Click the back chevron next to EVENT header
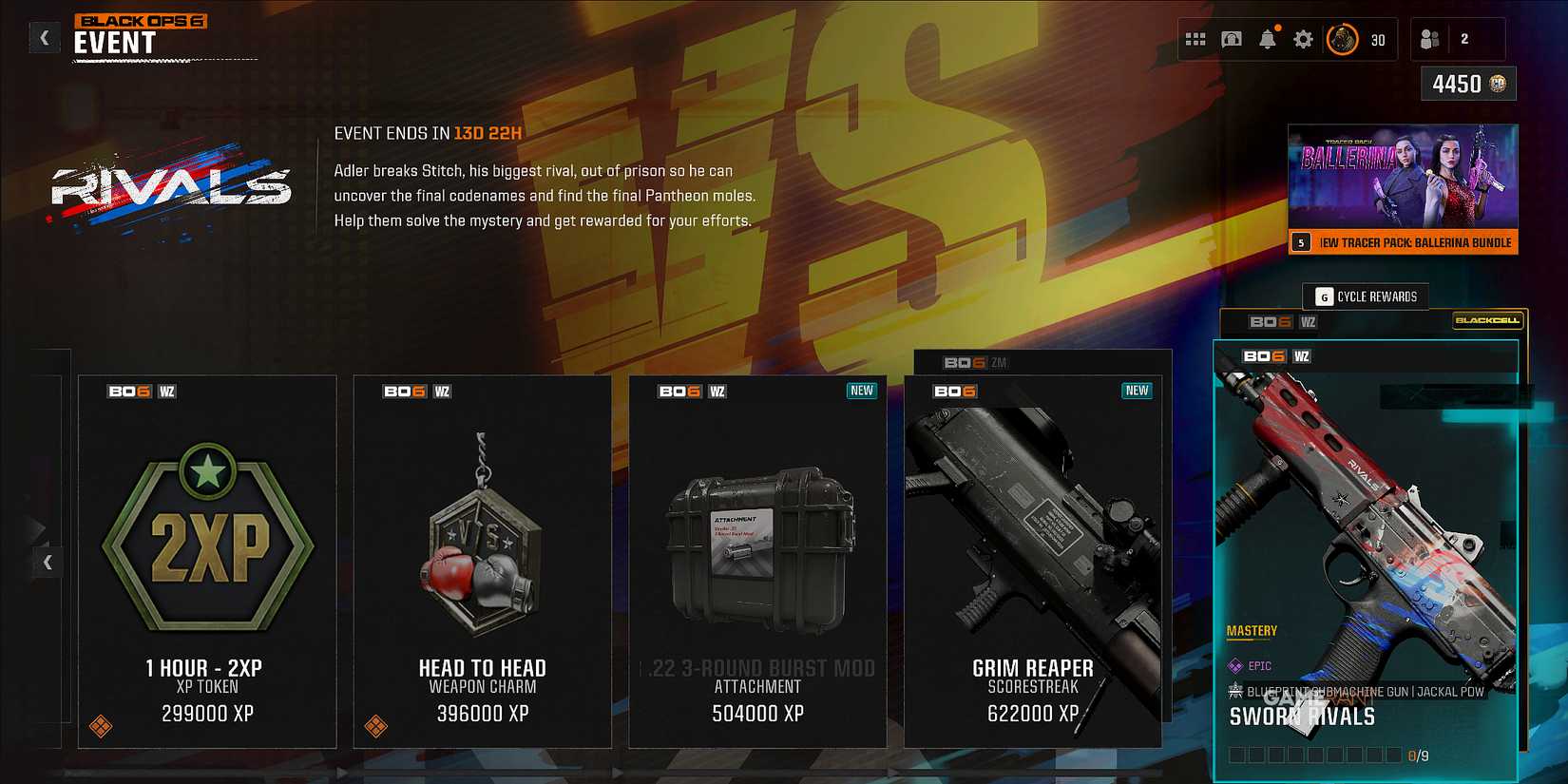The width and height of the screenshot is (1568, 784). (44, 36)
